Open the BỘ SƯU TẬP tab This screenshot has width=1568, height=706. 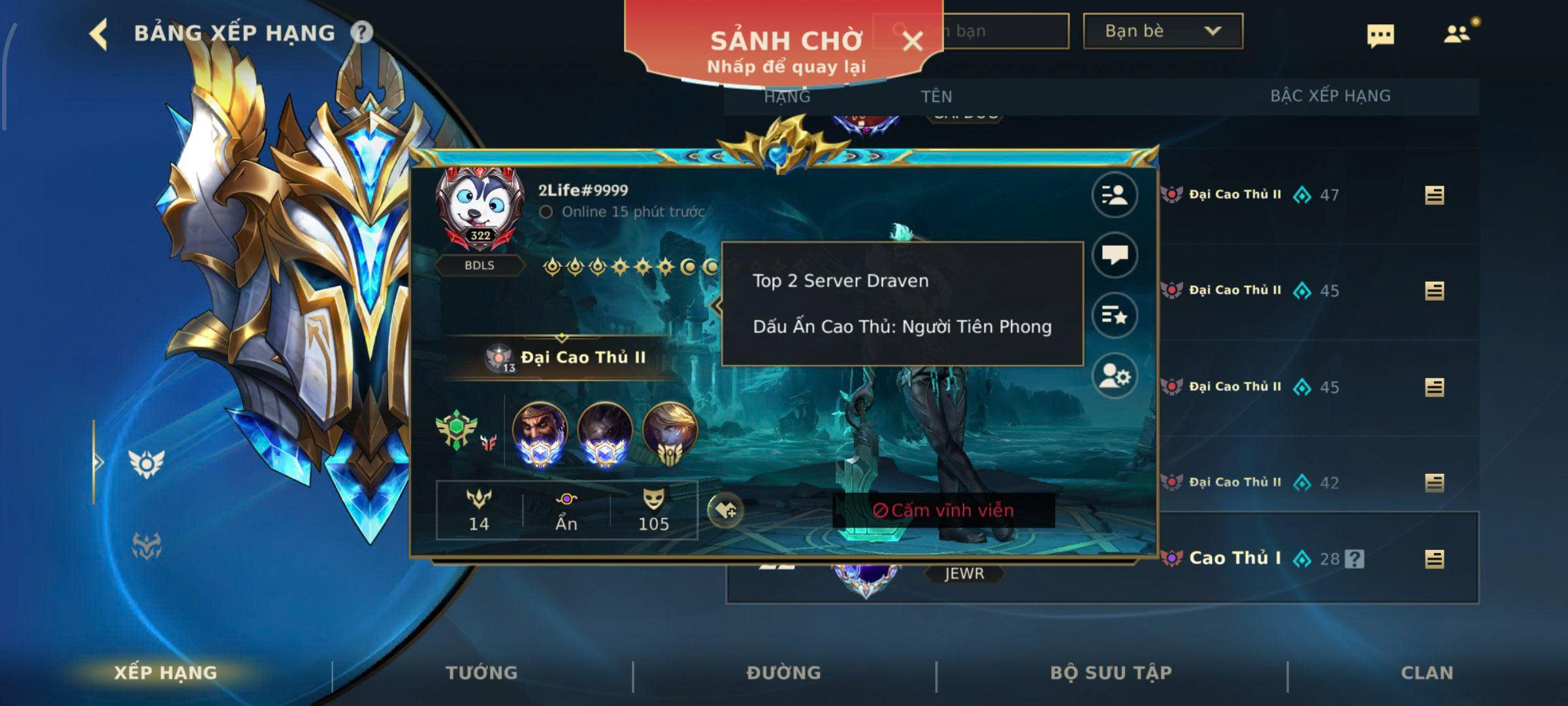click(1111, 673)
